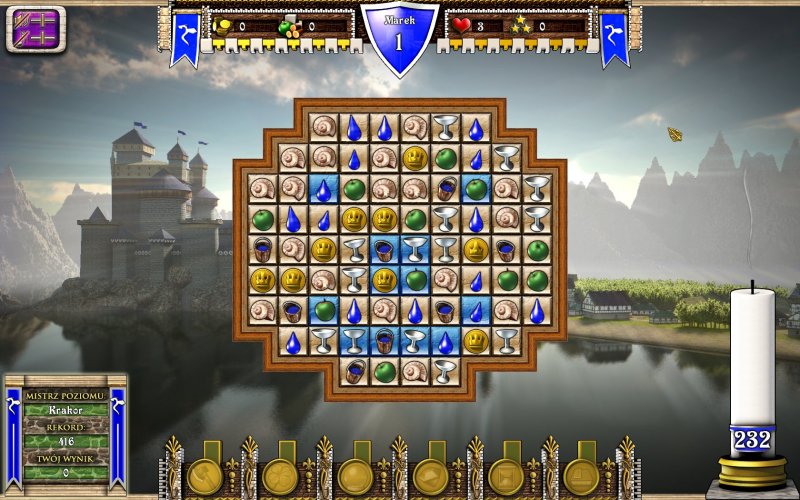Choose the sailing ship medallion power-up

[x=581, y=476]
